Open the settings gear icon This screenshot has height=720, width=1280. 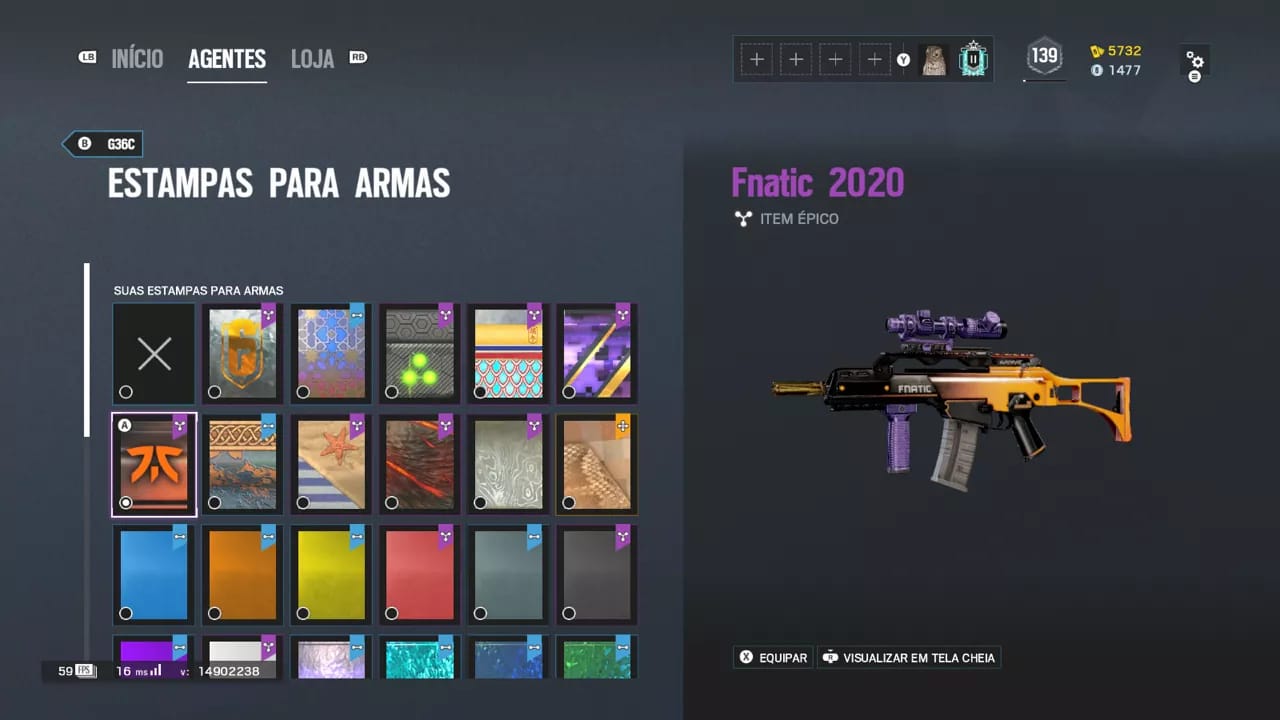click(1196, 60)
